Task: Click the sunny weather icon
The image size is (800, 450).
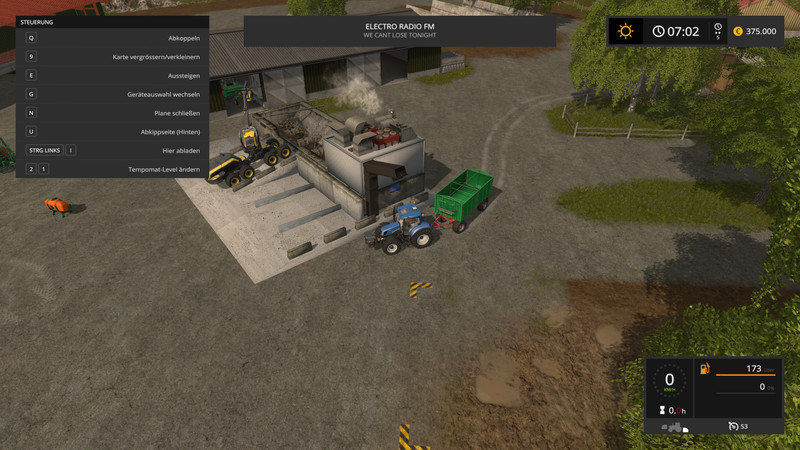Action: 626,31
